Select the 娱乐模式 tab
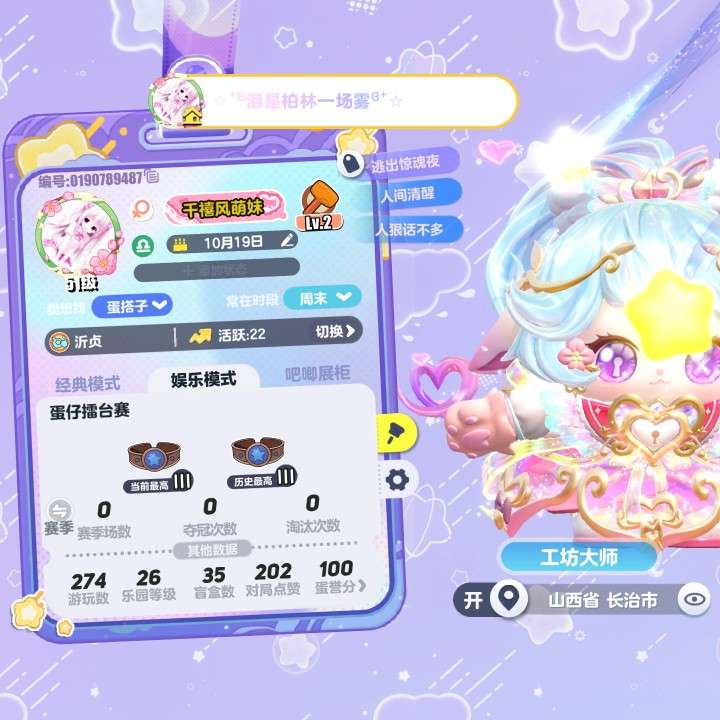Image resolution: width=720 pixels, height=720 pixels. pyautogui.click(x=203, y=379)
